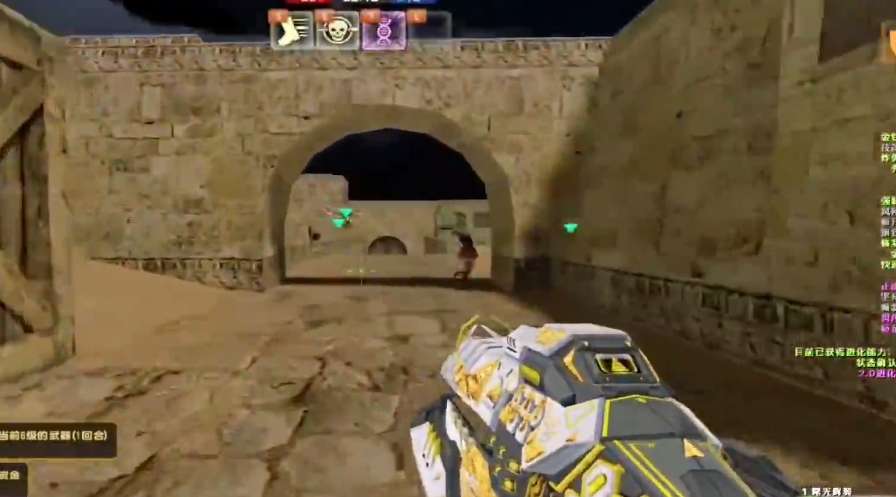
Task: Select the current level 6 weapon panel
Action: pos(57,440)
